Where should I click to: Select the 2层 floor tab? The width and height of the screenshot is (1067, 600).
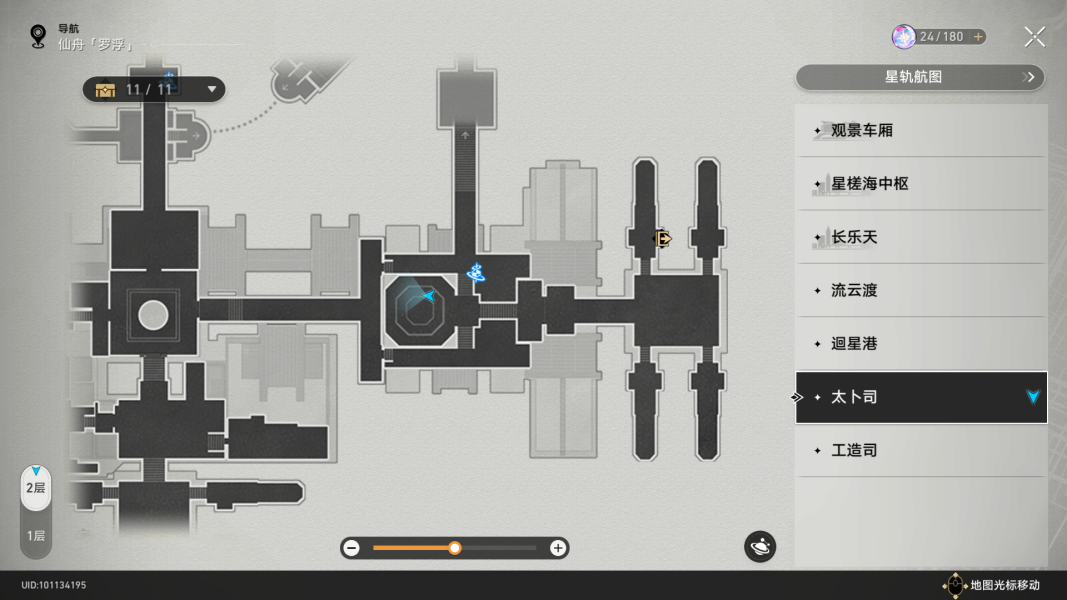pos(35,488)
